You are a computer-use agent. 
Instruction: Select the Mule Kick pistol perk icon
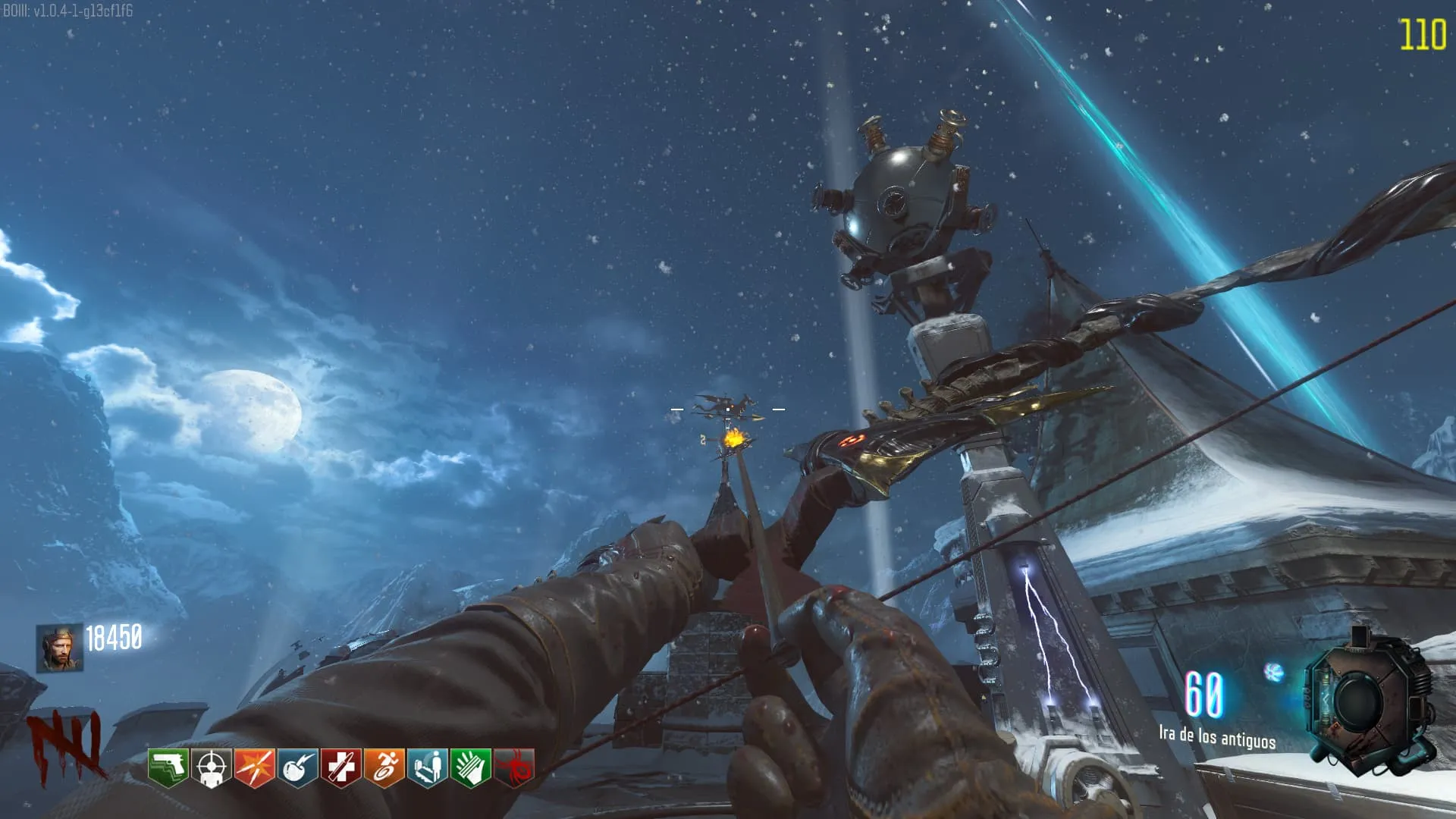(168, 767)
